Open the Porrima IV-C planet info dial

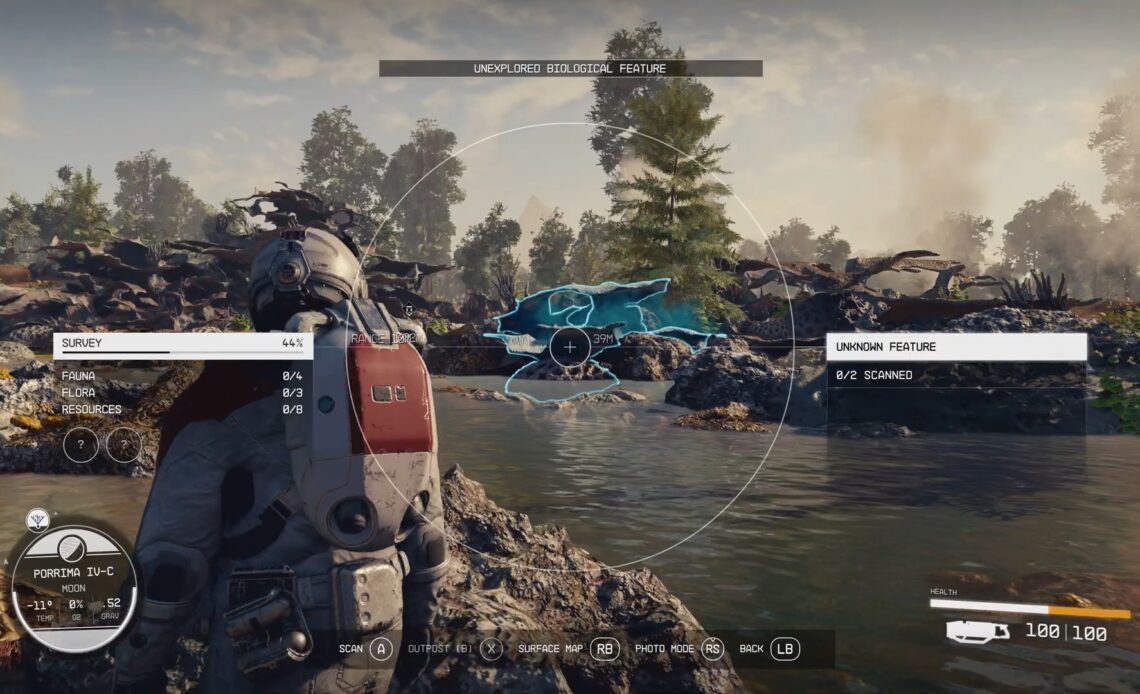(x=73, y=588)
